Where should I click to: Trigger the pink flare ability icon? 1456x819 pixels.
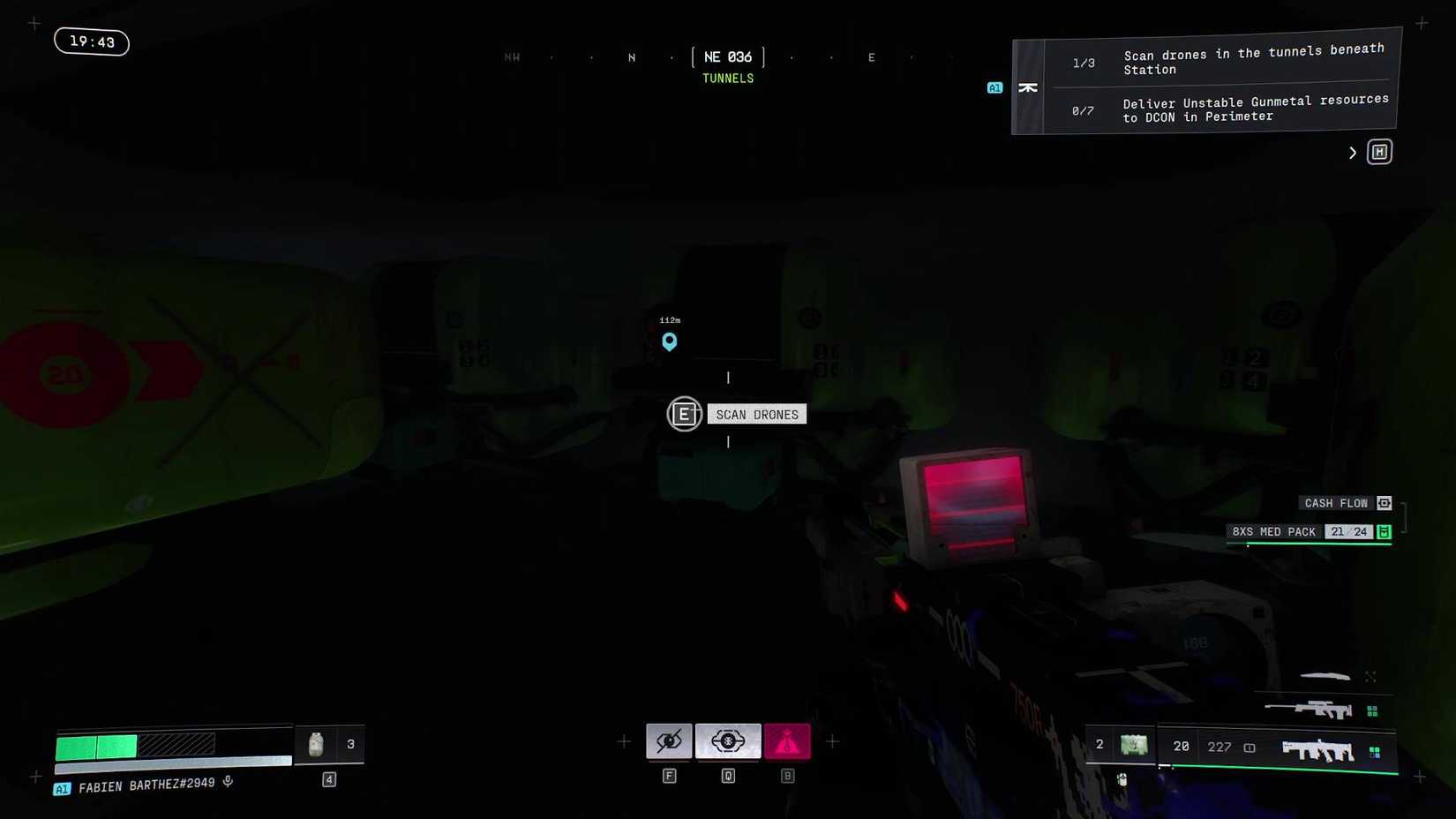pyautogui.click(x=787, y=741)
